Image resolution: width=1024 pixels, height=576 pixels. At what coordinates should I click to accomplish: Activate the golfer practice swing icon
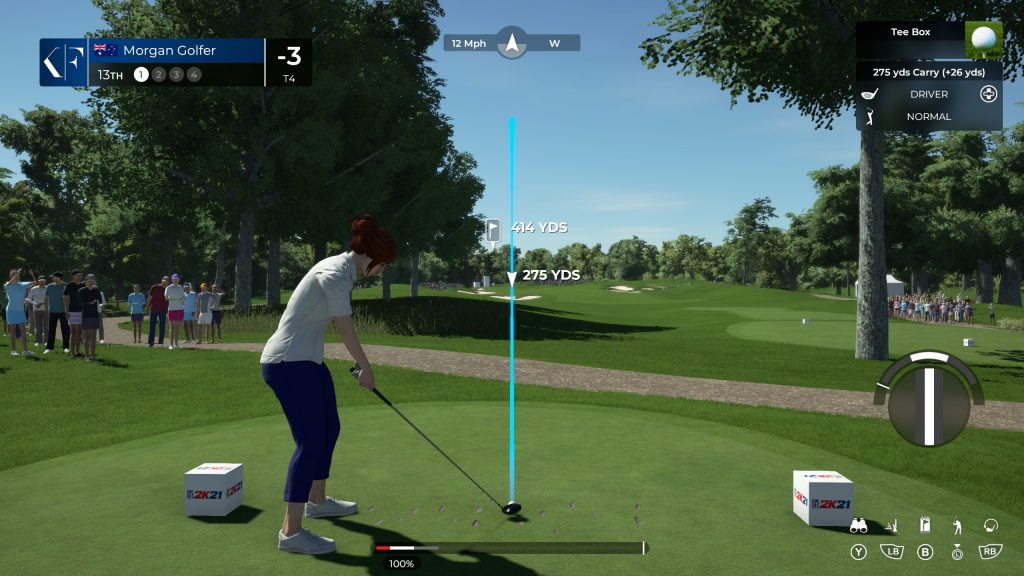(958, 525)
